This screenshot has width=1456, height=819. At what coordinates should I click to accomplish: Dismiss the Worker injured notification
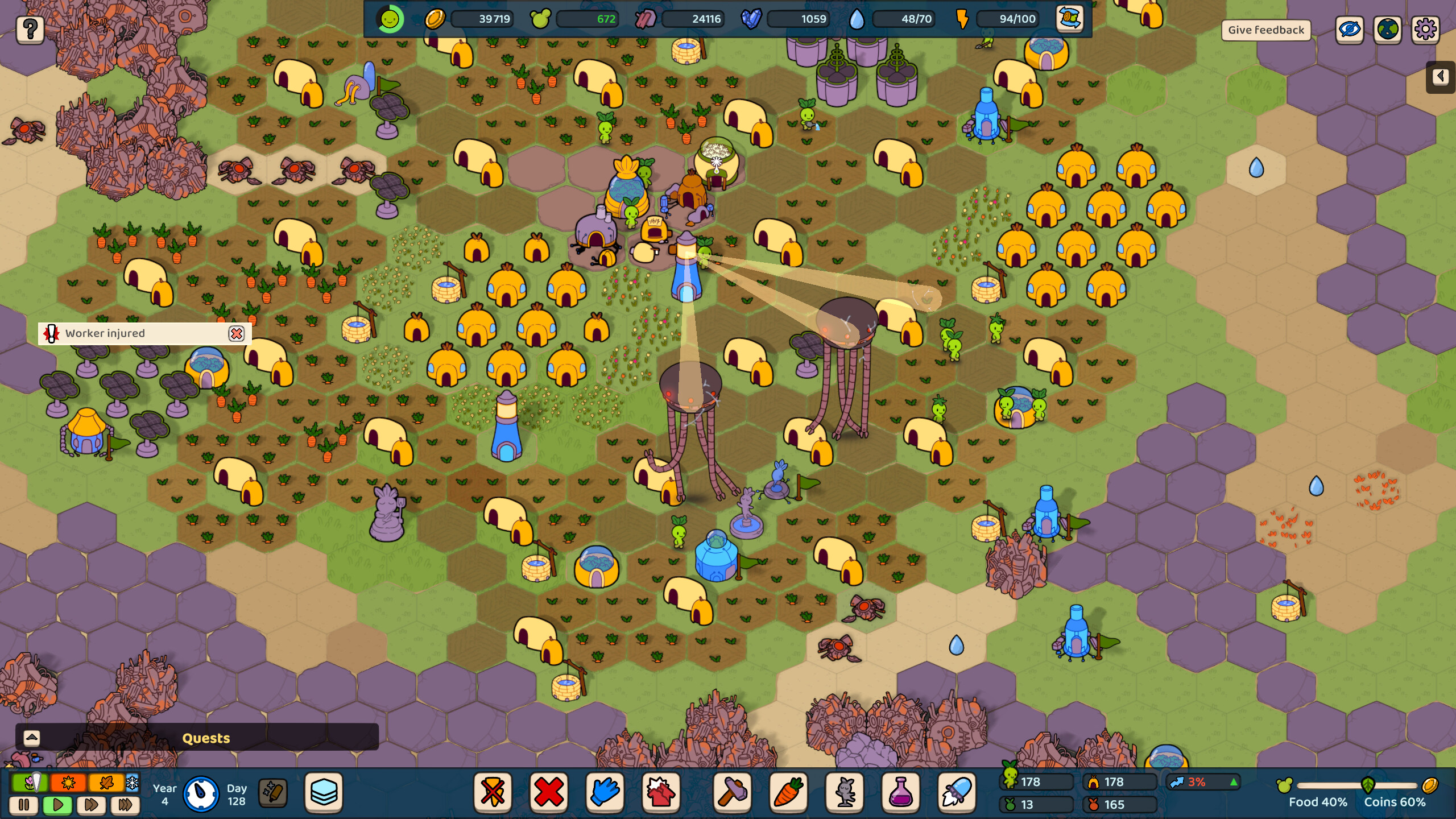237,334
